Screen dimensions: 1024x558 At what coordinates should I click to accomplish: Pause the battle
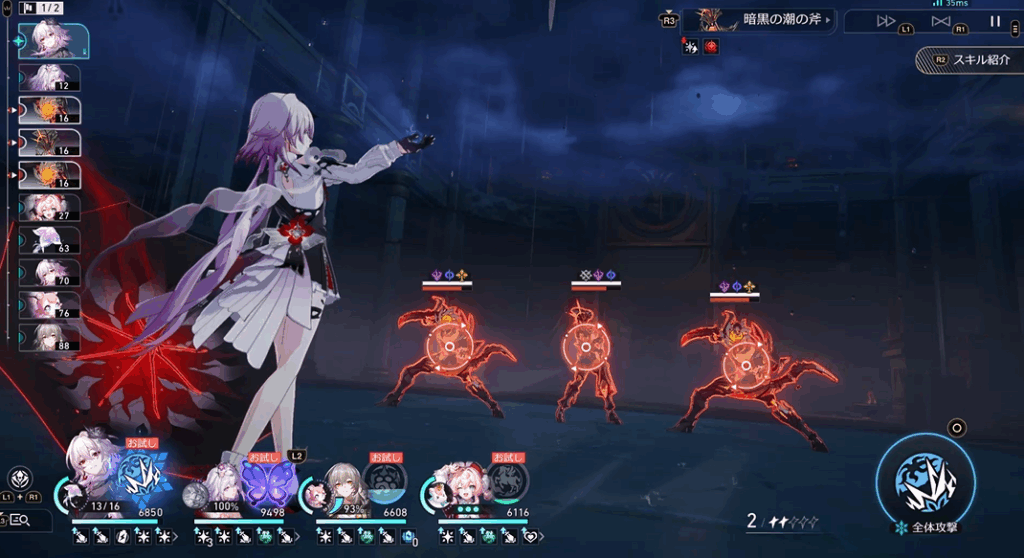click(995, 20)
